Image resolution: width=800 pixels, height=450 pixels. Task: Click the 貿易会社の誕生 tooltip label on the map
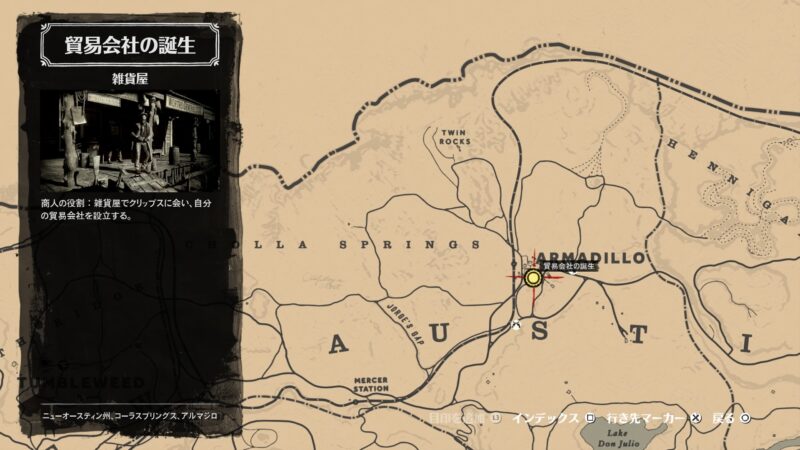[569, 267]
